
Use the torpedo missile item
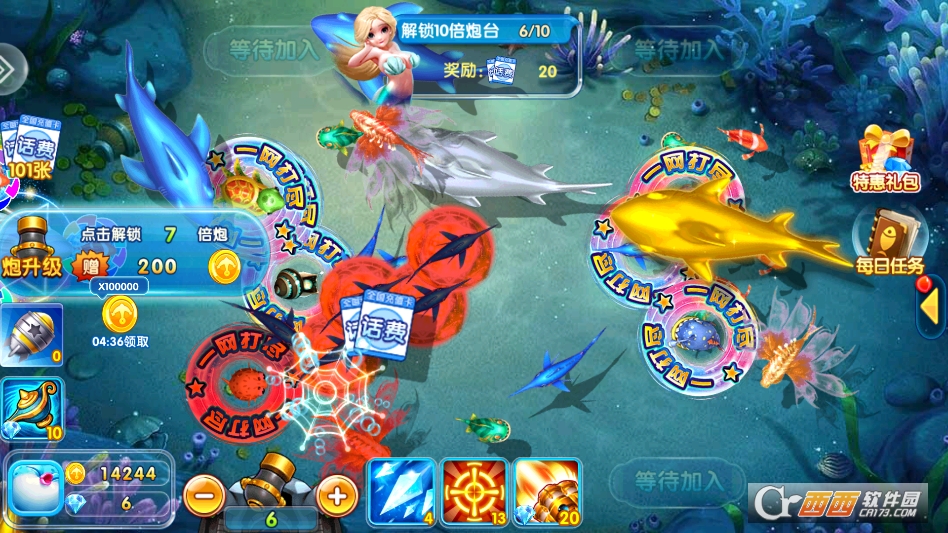point(31,335)
